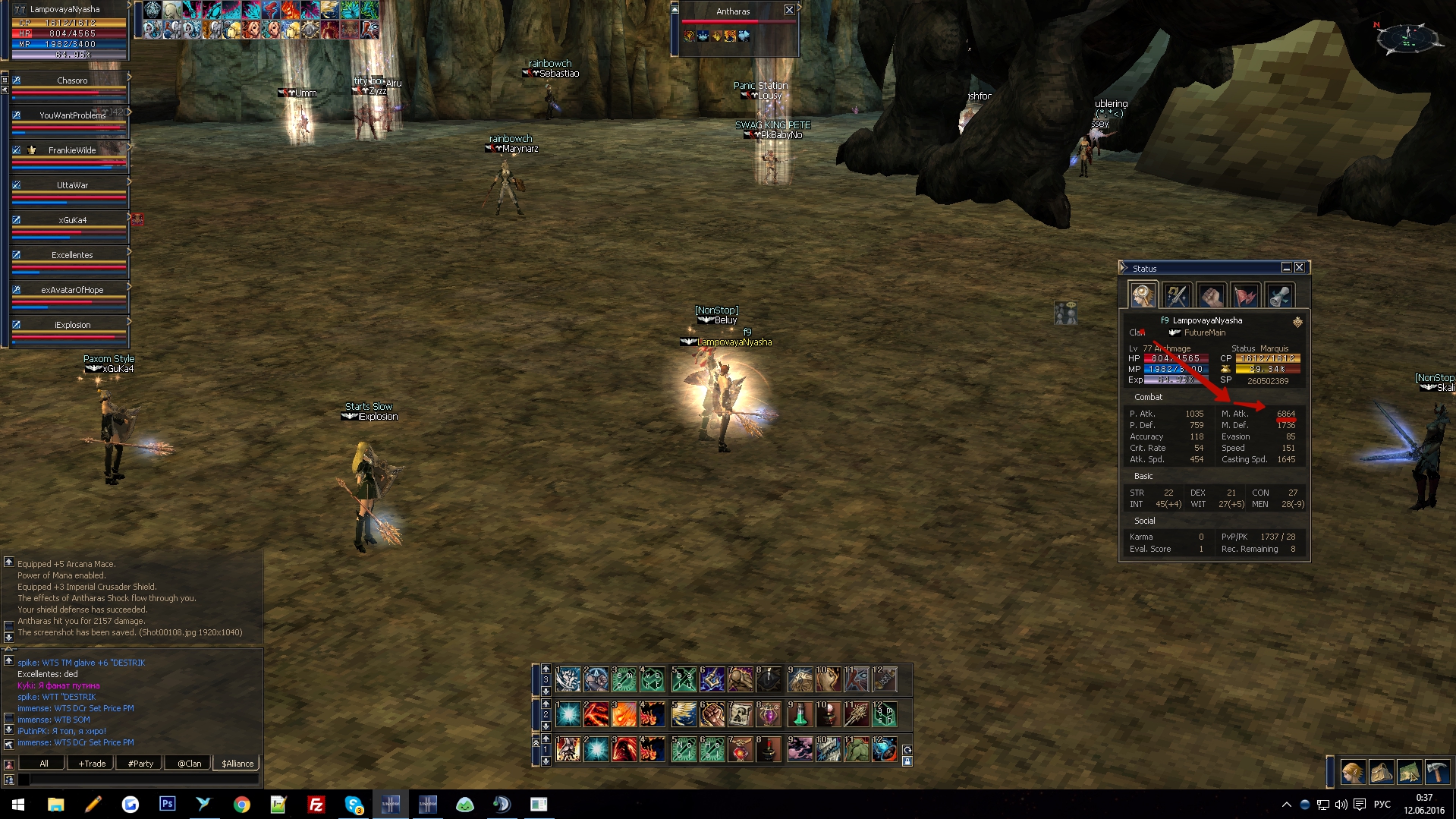Open Chrome from the taskbar

click(x=241, y=805)
